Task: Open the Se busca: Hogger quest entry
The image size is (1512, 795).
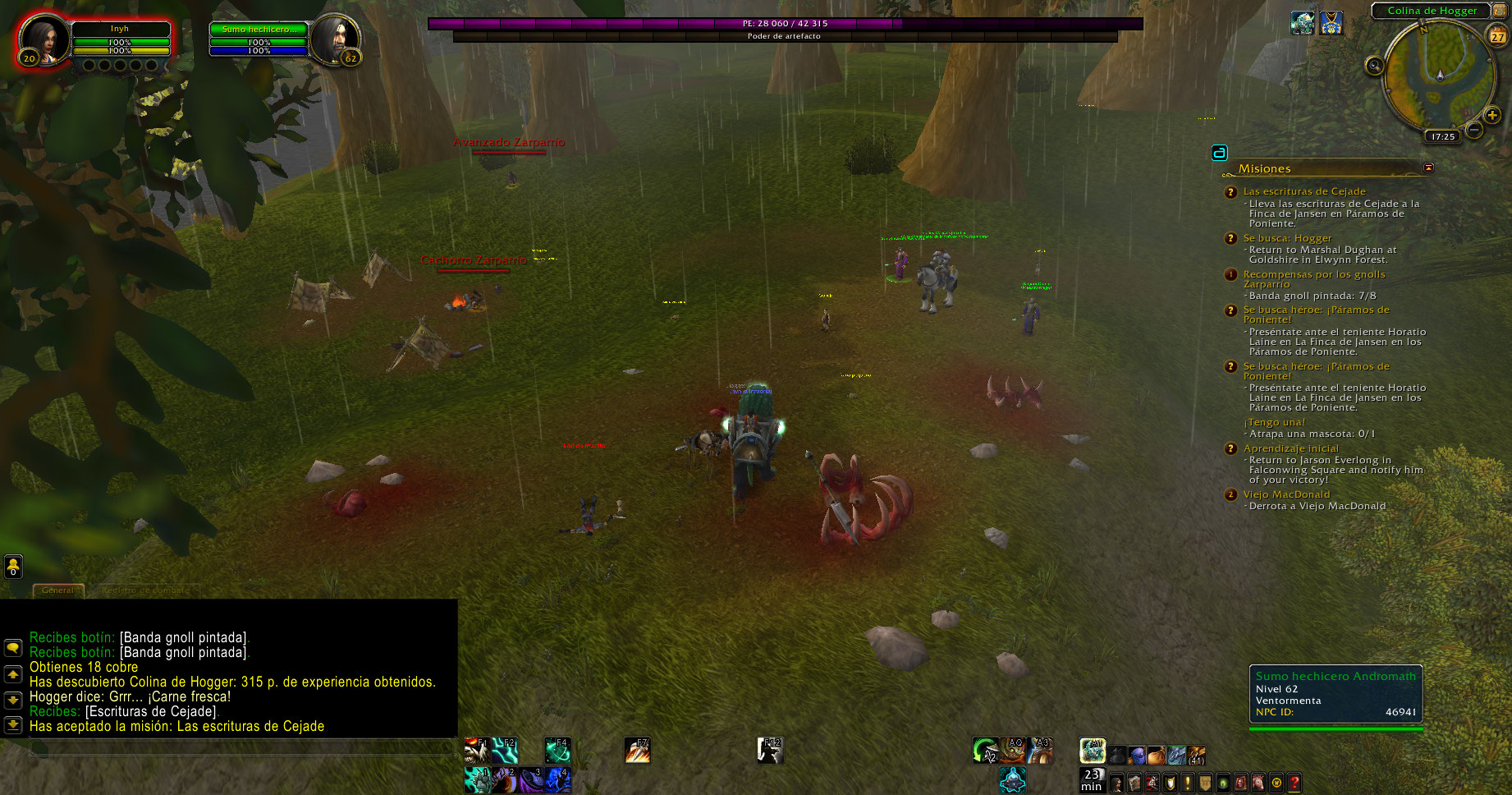Action: 1287,238
